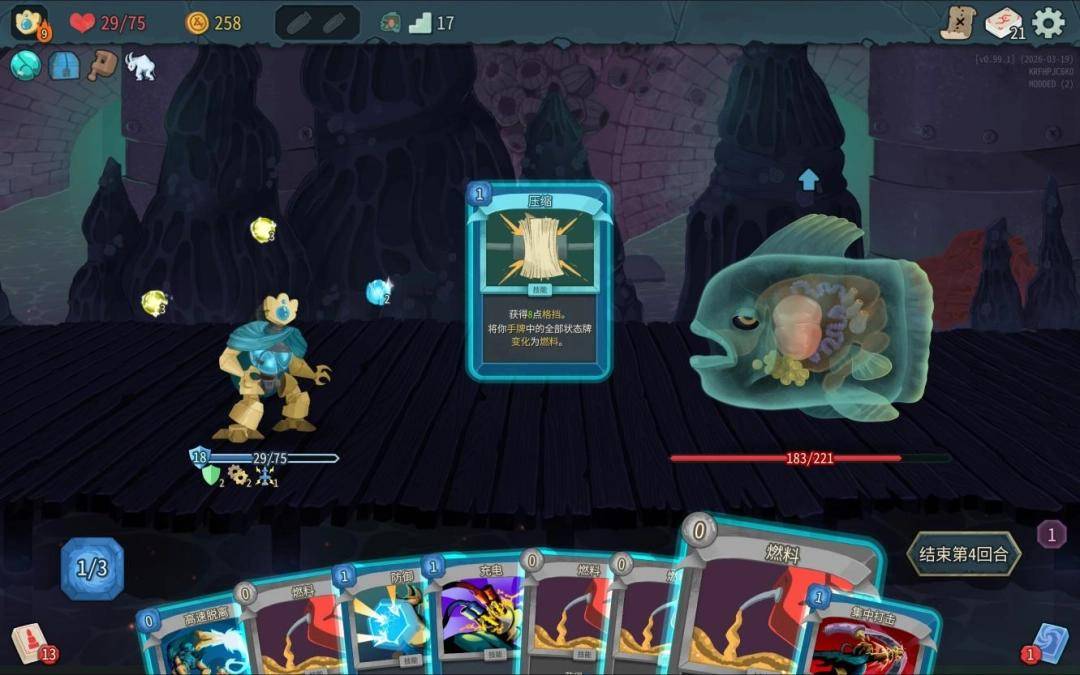This screenshot has height=675, width=1080.
Task: Show the purple exhaust pile counter
Action: coord(1050,534)
